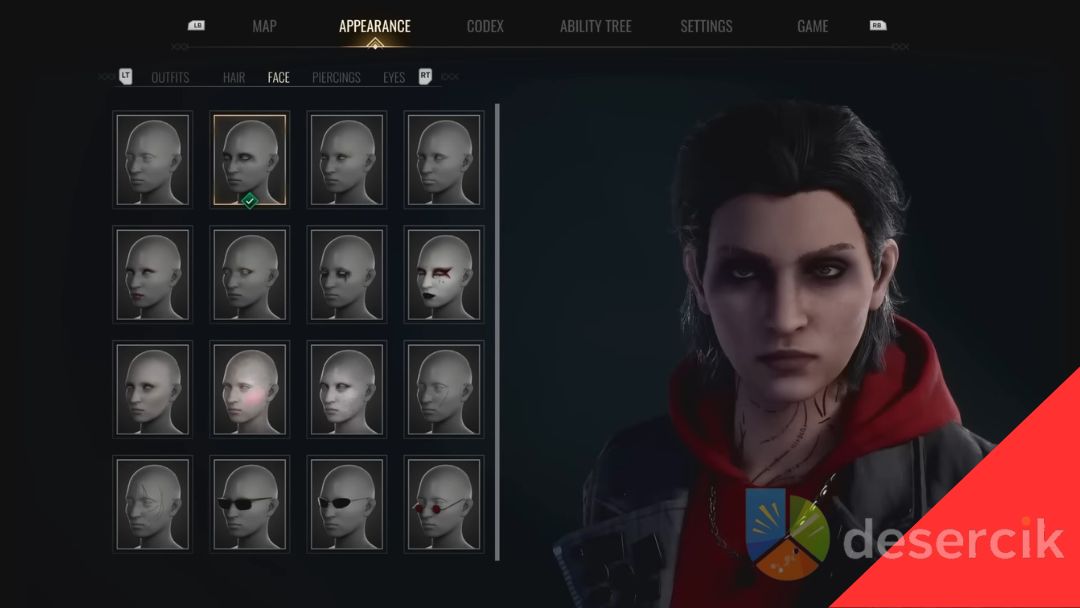1080x608 pixels.
Task: Show the Outfits category
Action: (x=170, y=78)
